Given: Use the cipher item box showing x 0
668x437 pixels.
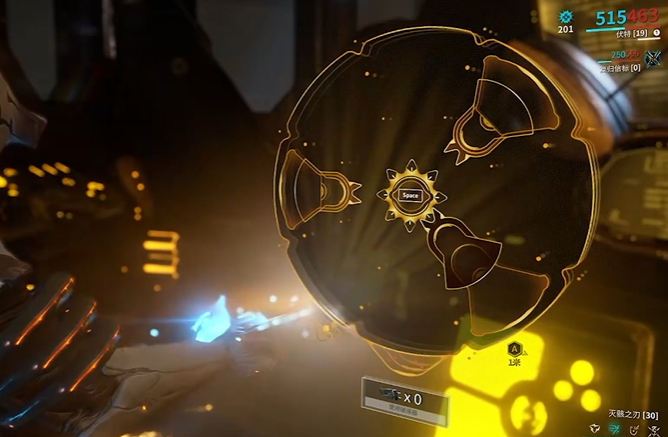Looking at the screenshot, I should [x=392, y=397].
